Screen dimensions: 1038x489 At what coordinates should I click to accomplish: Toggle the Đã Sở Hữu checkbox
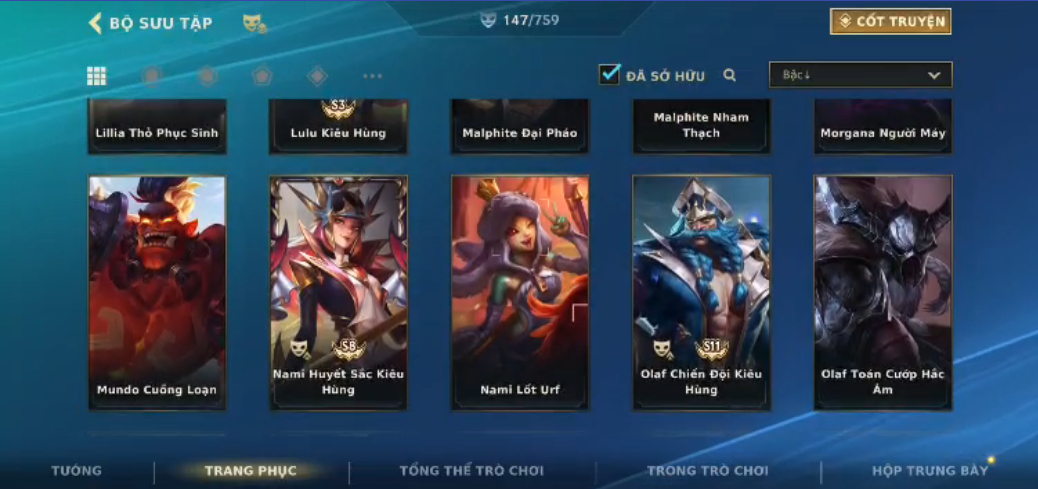coord(609,75)
